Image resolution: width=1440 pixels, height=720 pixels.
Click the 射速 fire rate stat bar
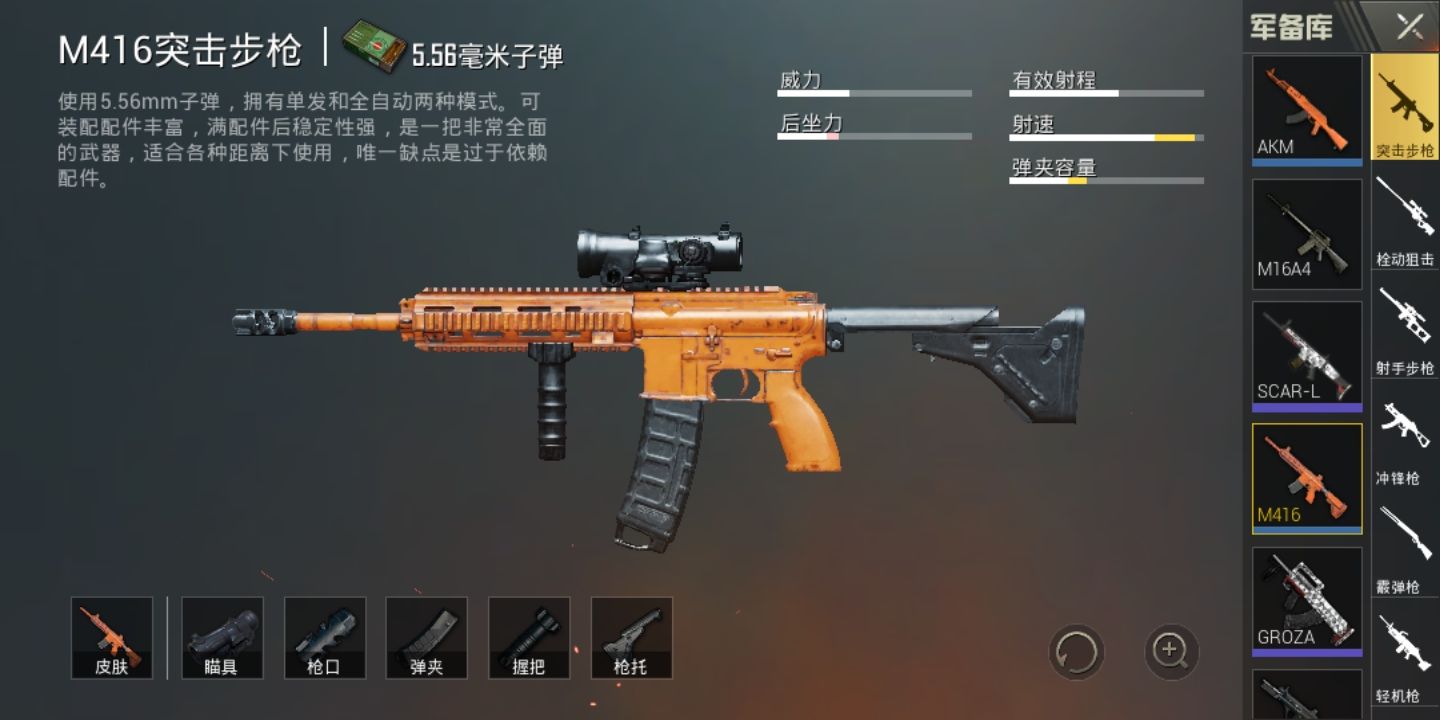1105,138
